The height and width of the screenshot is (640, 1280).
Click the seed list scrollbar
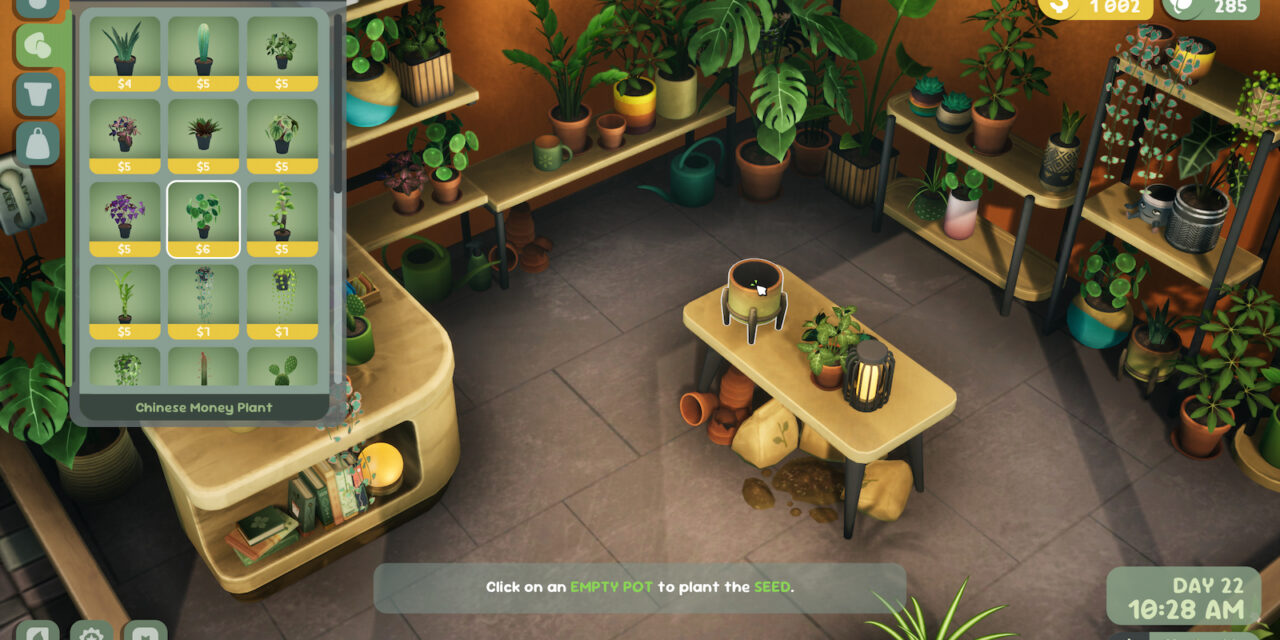click(x=338, y=100)
